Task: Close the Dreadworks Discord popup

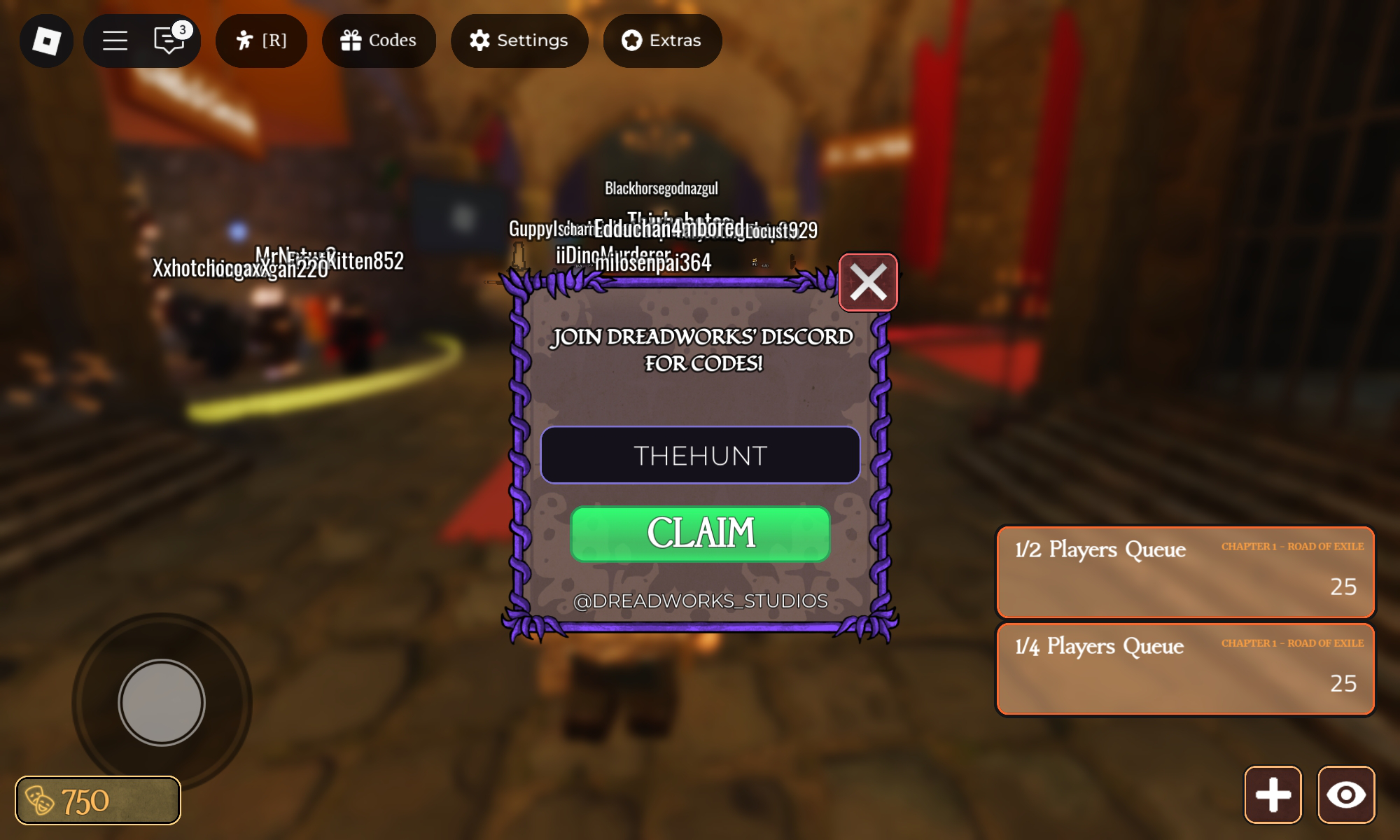Action: pos(868,283)
